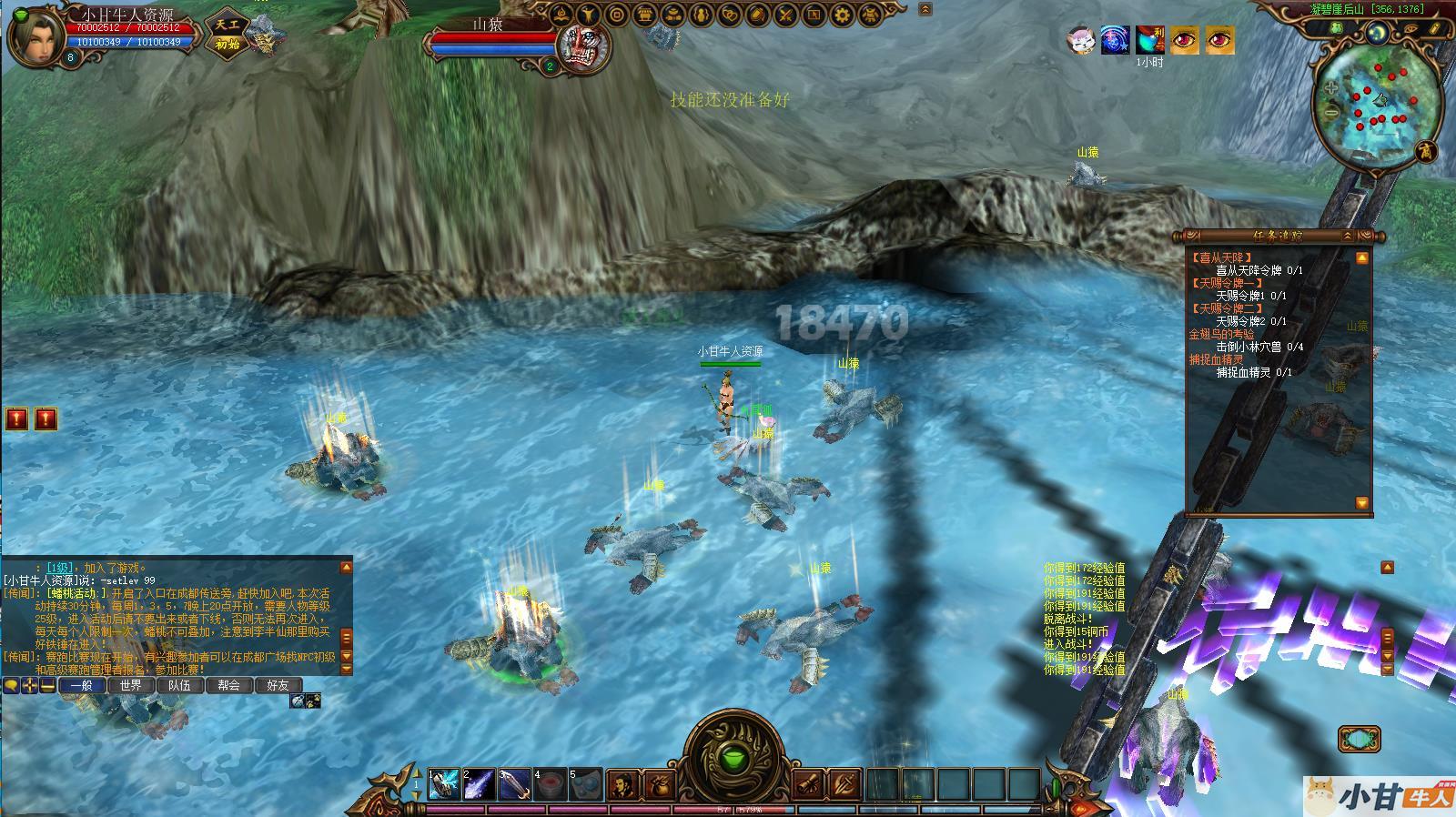Select the 队伍 (Team) chat tab
The width and height of the screenshot is (1456, 817).
(179, 685)
